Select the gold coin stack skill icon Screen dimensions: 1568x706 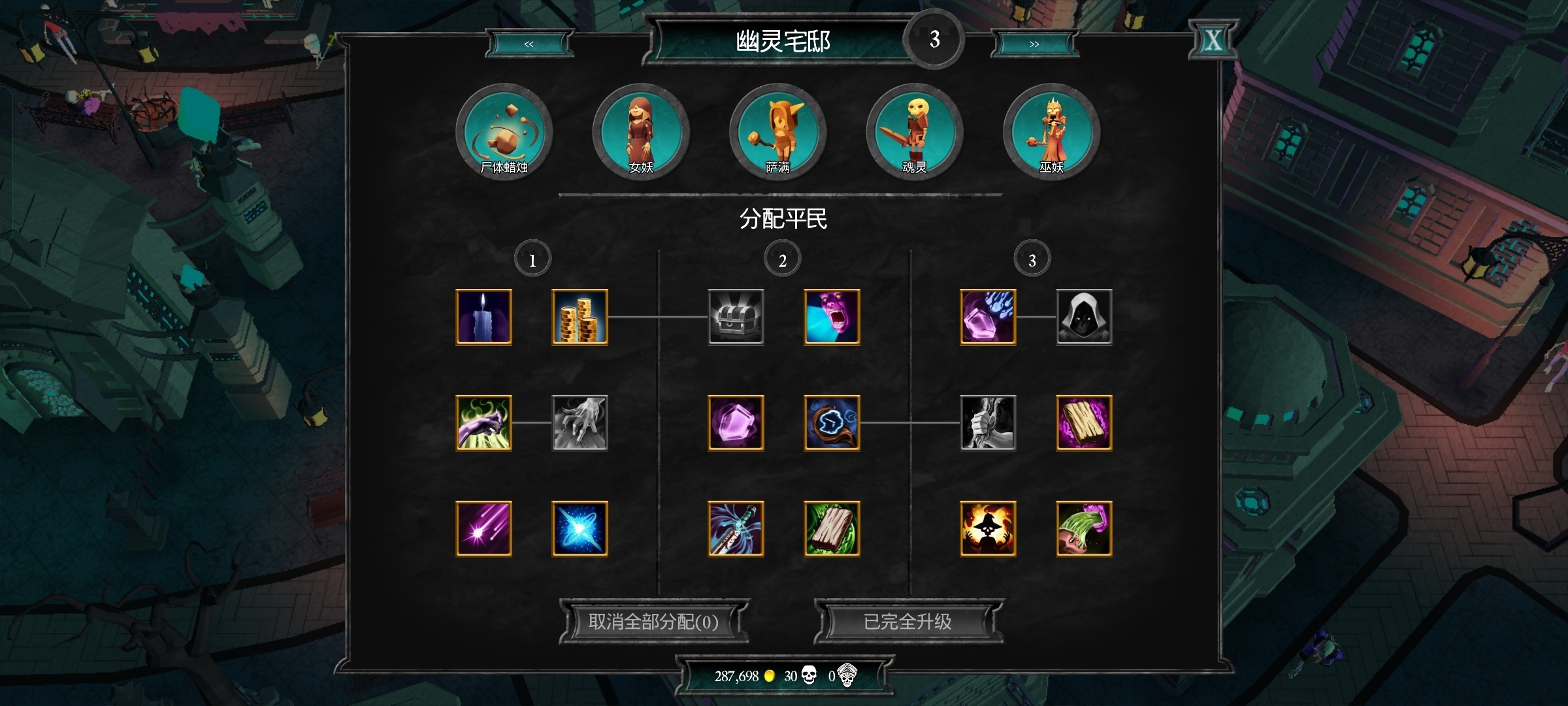click(x=580, y=318)
